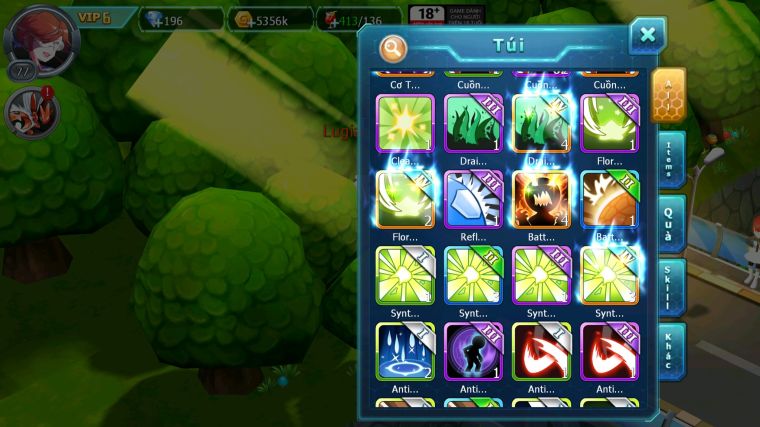The width and height of the screenshot is (760, 427).
Task: Open the bag search magnifier
Action: [393, 48]
